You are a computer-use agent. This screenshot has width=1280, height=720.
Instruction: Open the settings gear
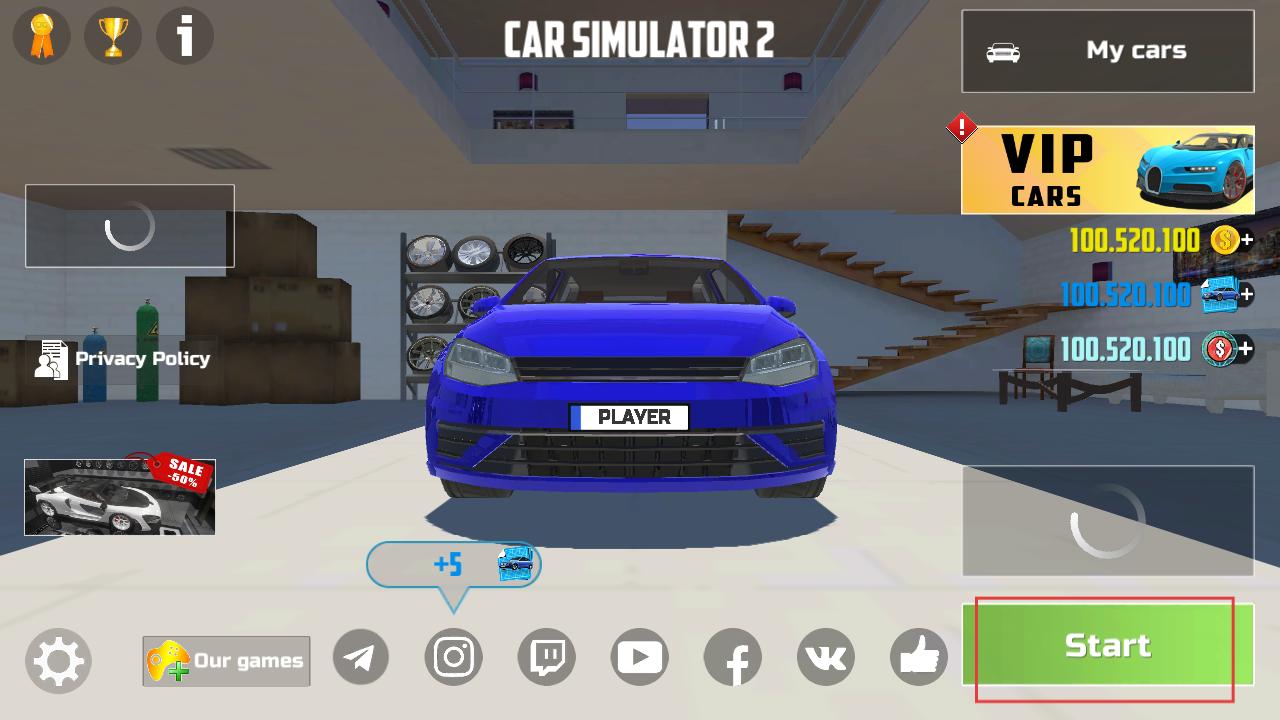coord(58,660)
